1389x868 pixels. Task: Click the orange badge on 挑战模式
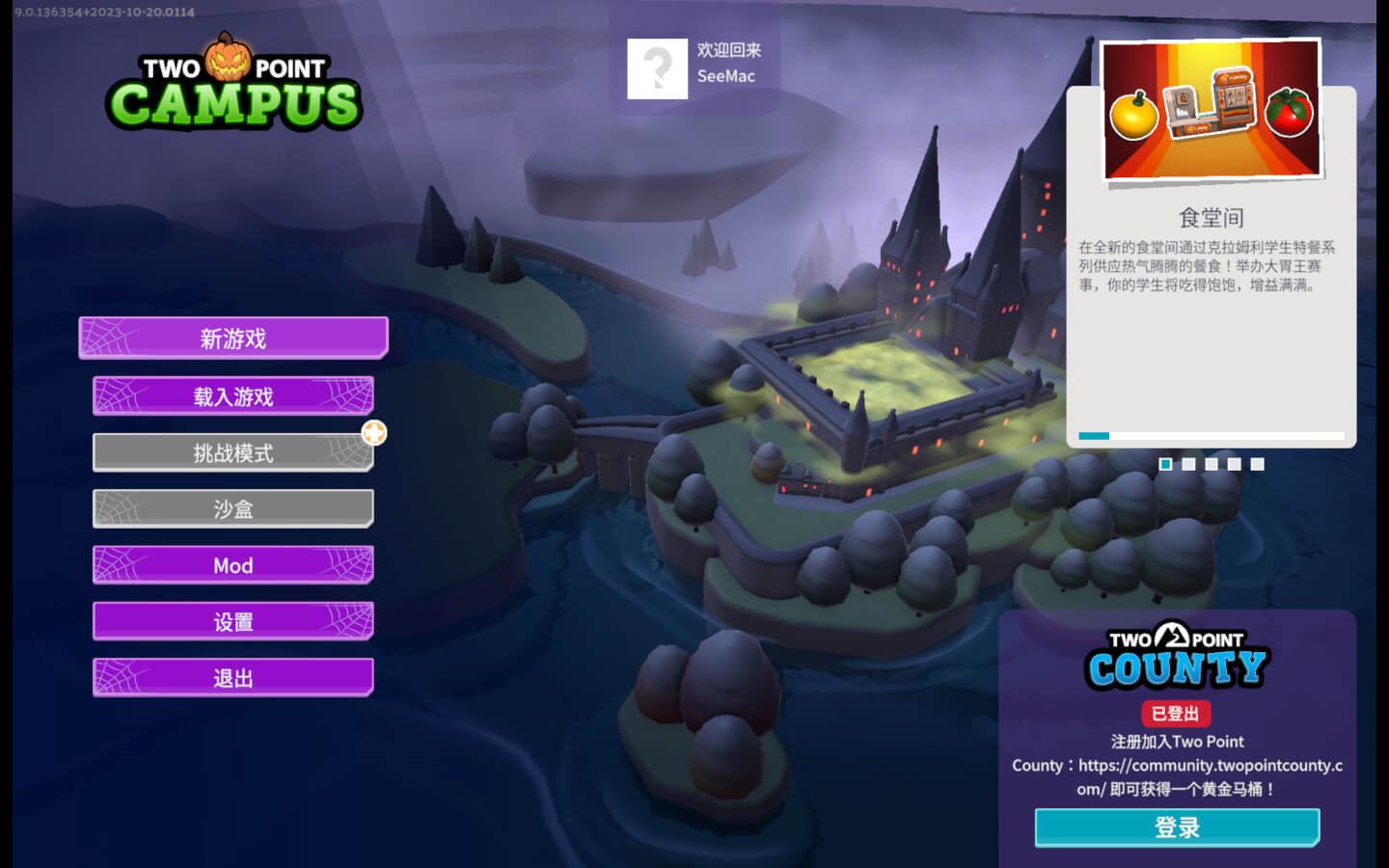point(374,433)
